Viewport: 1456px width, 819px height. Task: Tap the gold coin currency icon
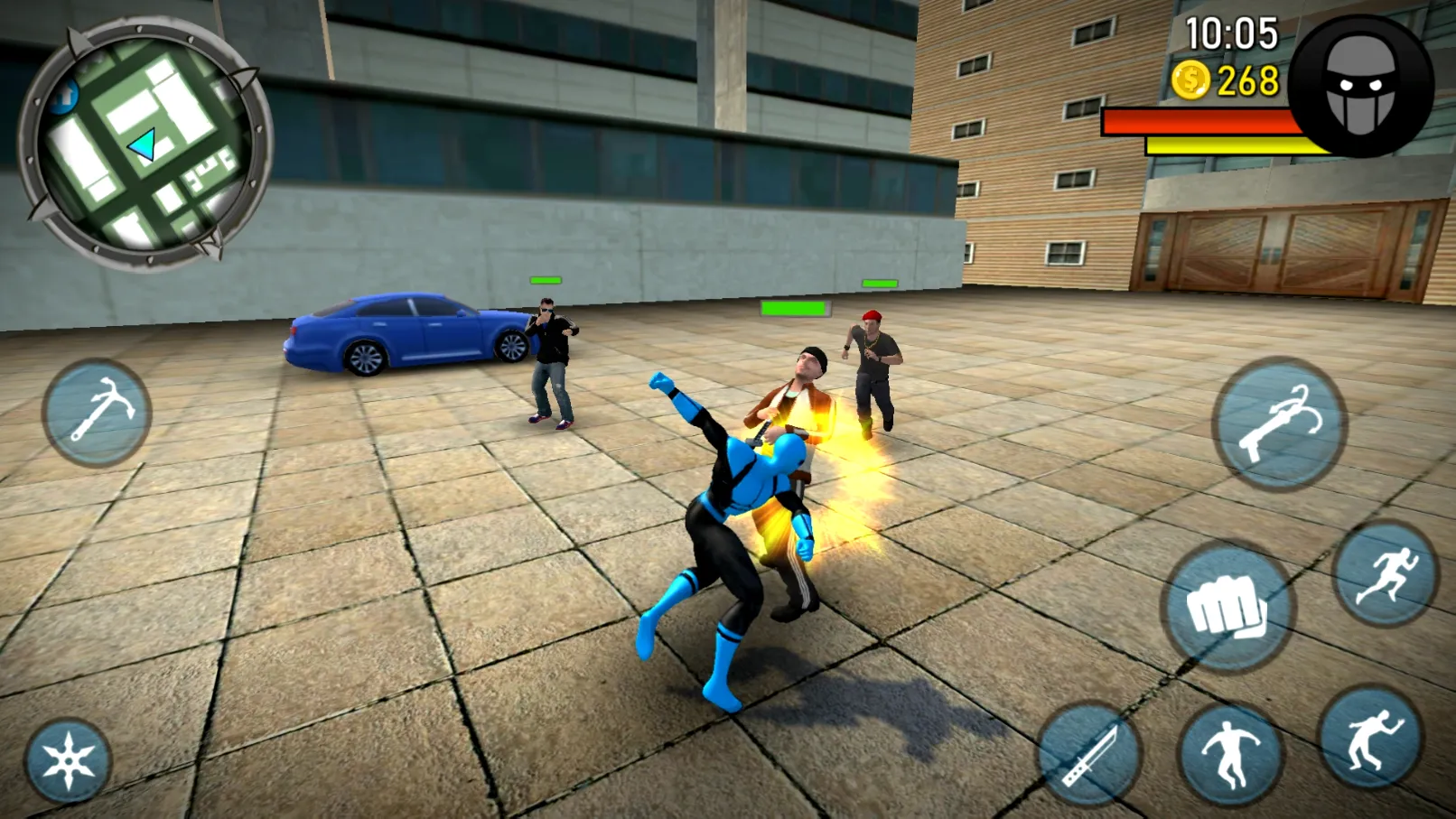pos(1190,80)
